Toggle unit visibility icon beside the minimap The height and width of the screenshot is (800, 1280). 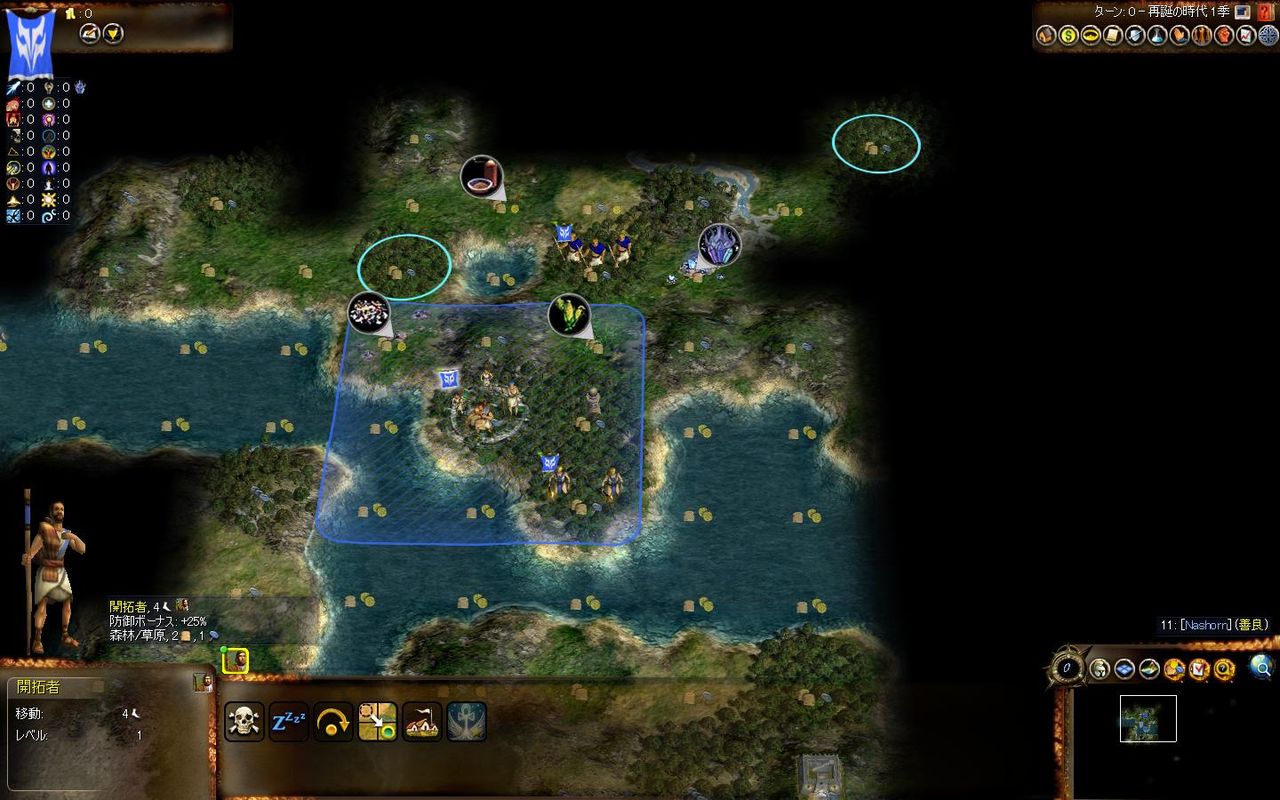click(x=1099, y=668)
